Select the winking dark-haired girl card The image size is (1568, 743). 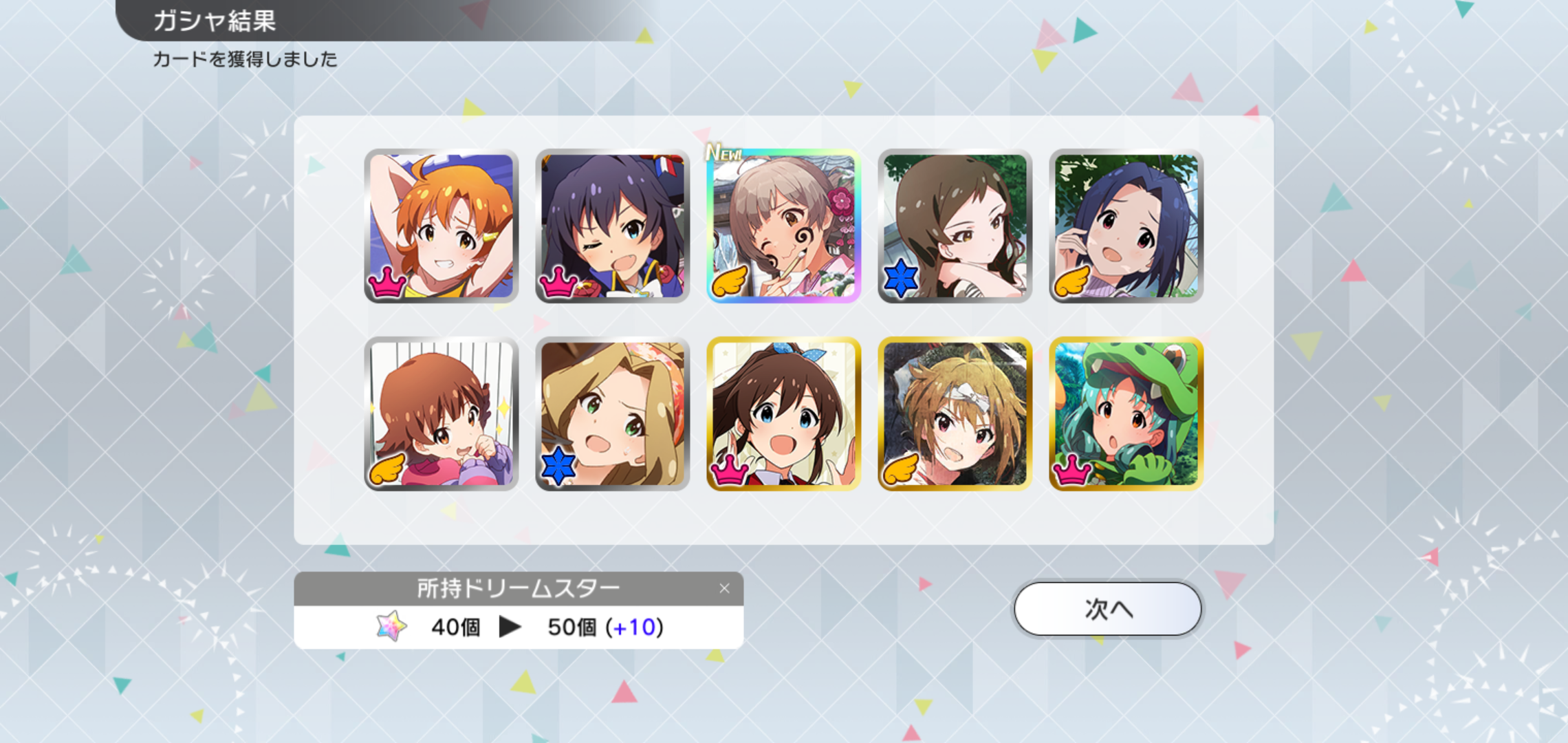(x=613, y=226)
